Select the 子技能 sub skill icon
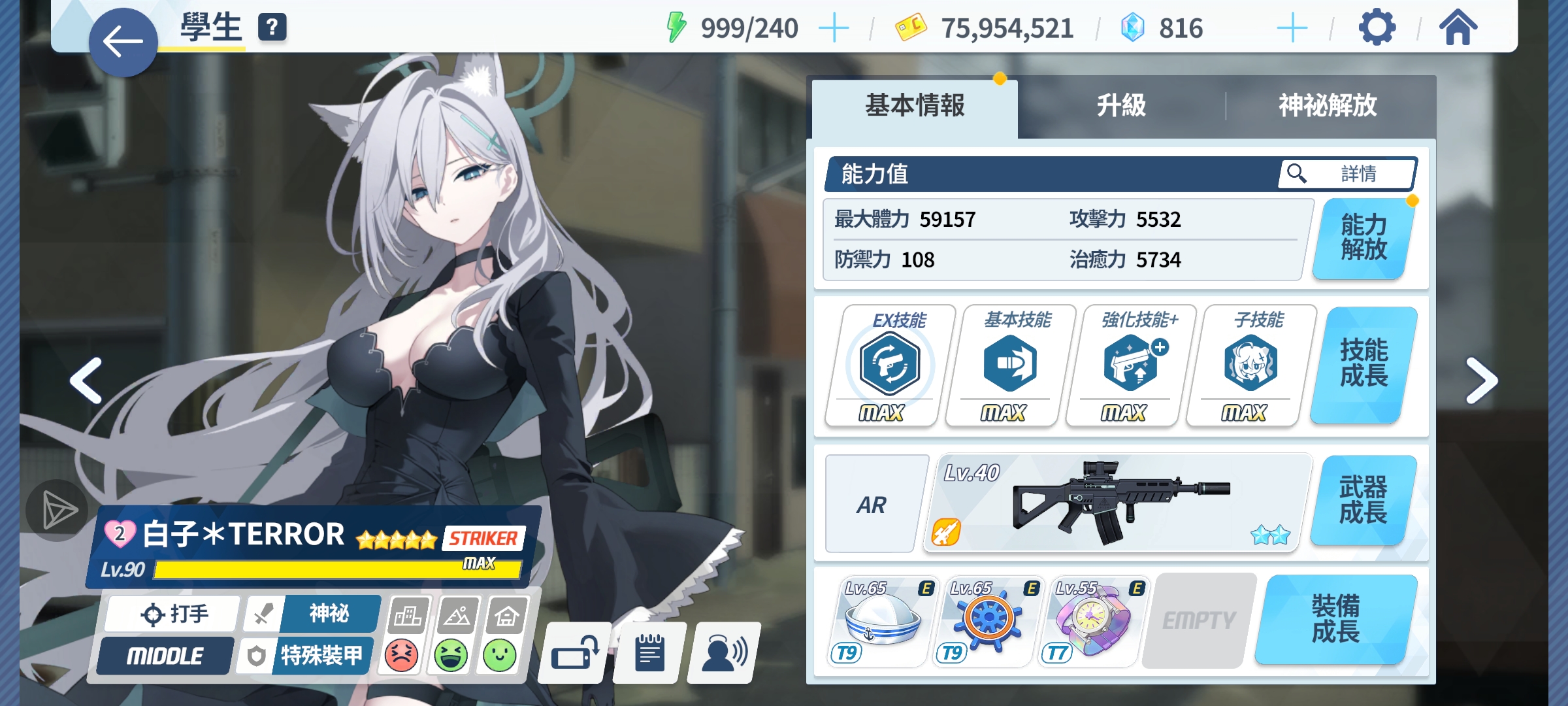 coord(1250,364)
